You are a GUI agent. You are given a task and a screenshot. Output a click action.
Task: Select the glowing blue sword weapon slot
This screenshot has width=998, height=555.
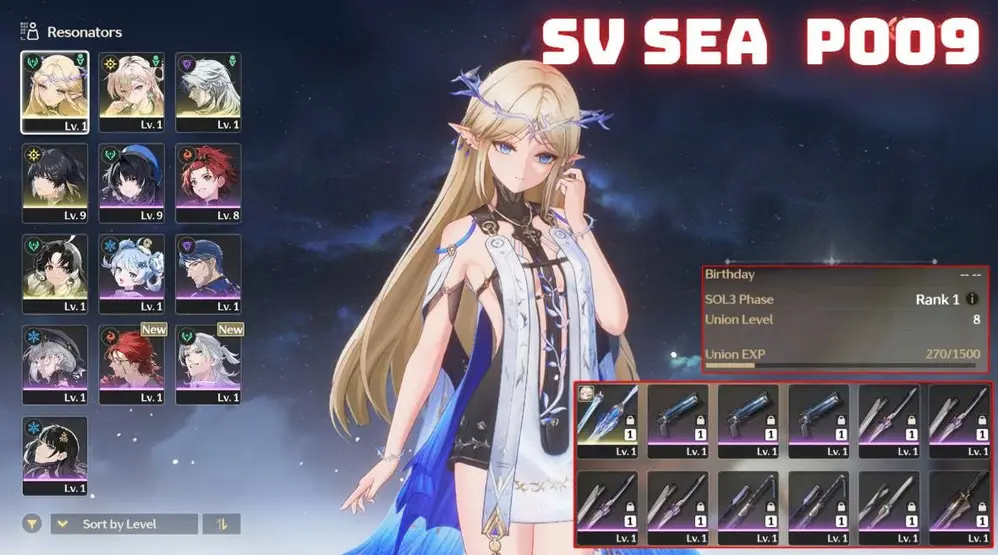click(x=608, y=416)
